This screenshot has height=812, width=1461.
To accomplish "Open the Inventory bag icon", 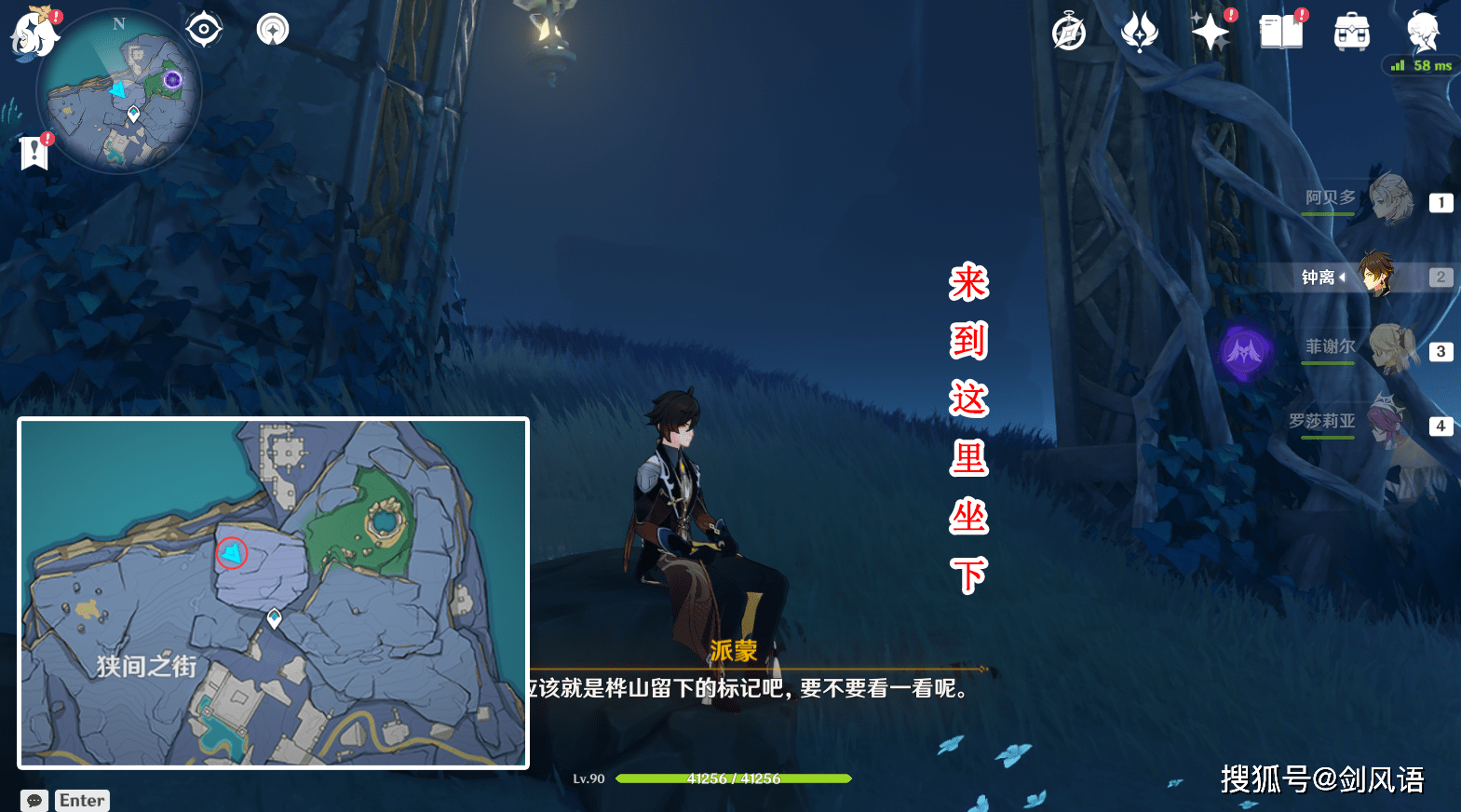I will [1350, 31].
